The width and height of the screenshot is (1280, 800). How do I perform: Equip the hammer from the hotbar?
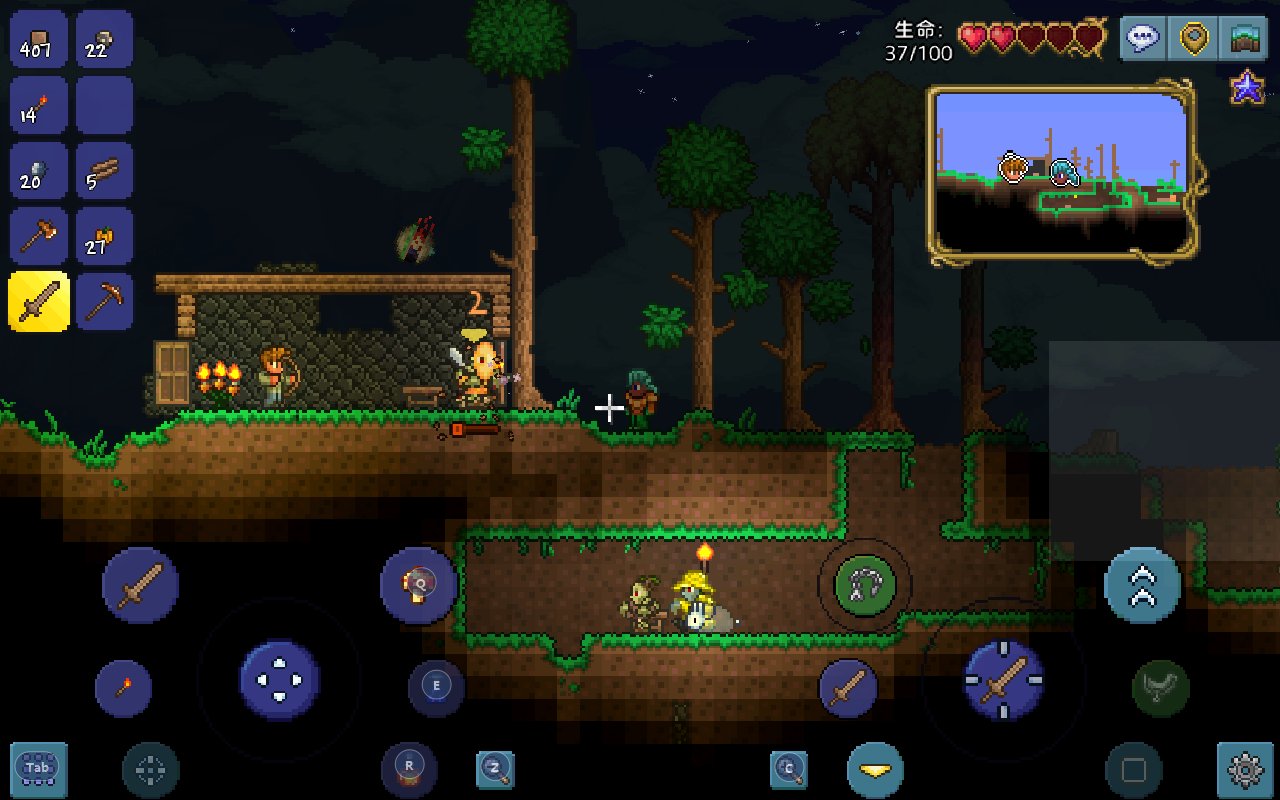[x=39, y=237]
